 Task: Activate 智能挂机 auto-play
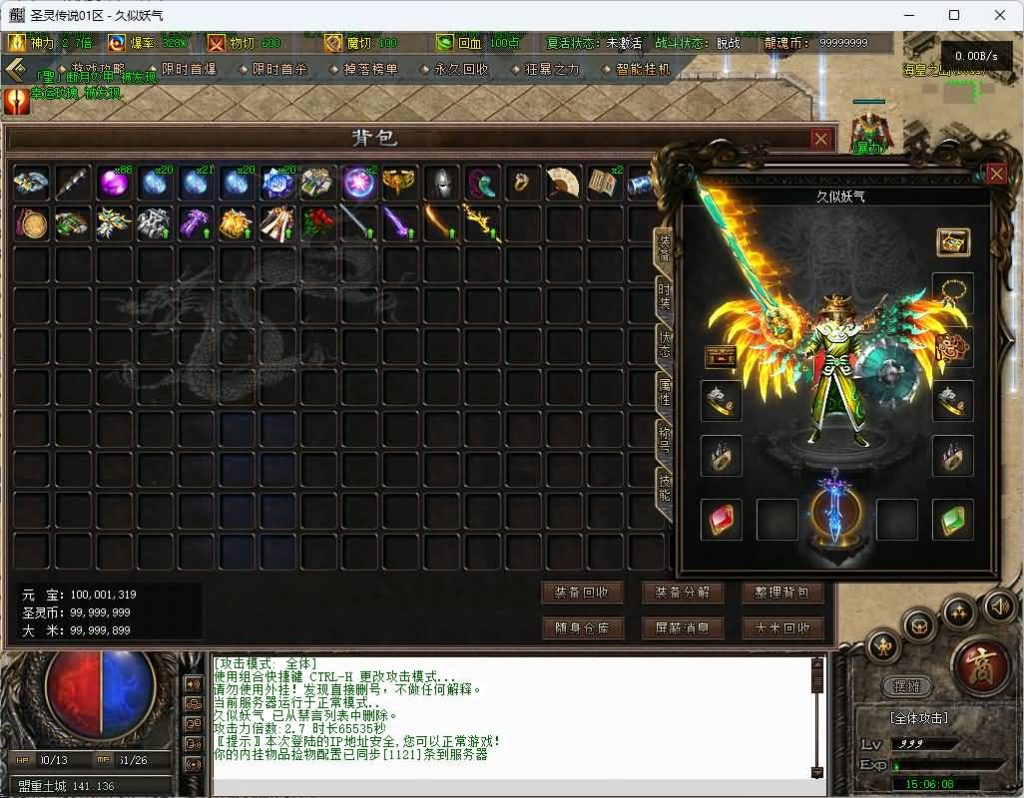click(x=642, y=69)
